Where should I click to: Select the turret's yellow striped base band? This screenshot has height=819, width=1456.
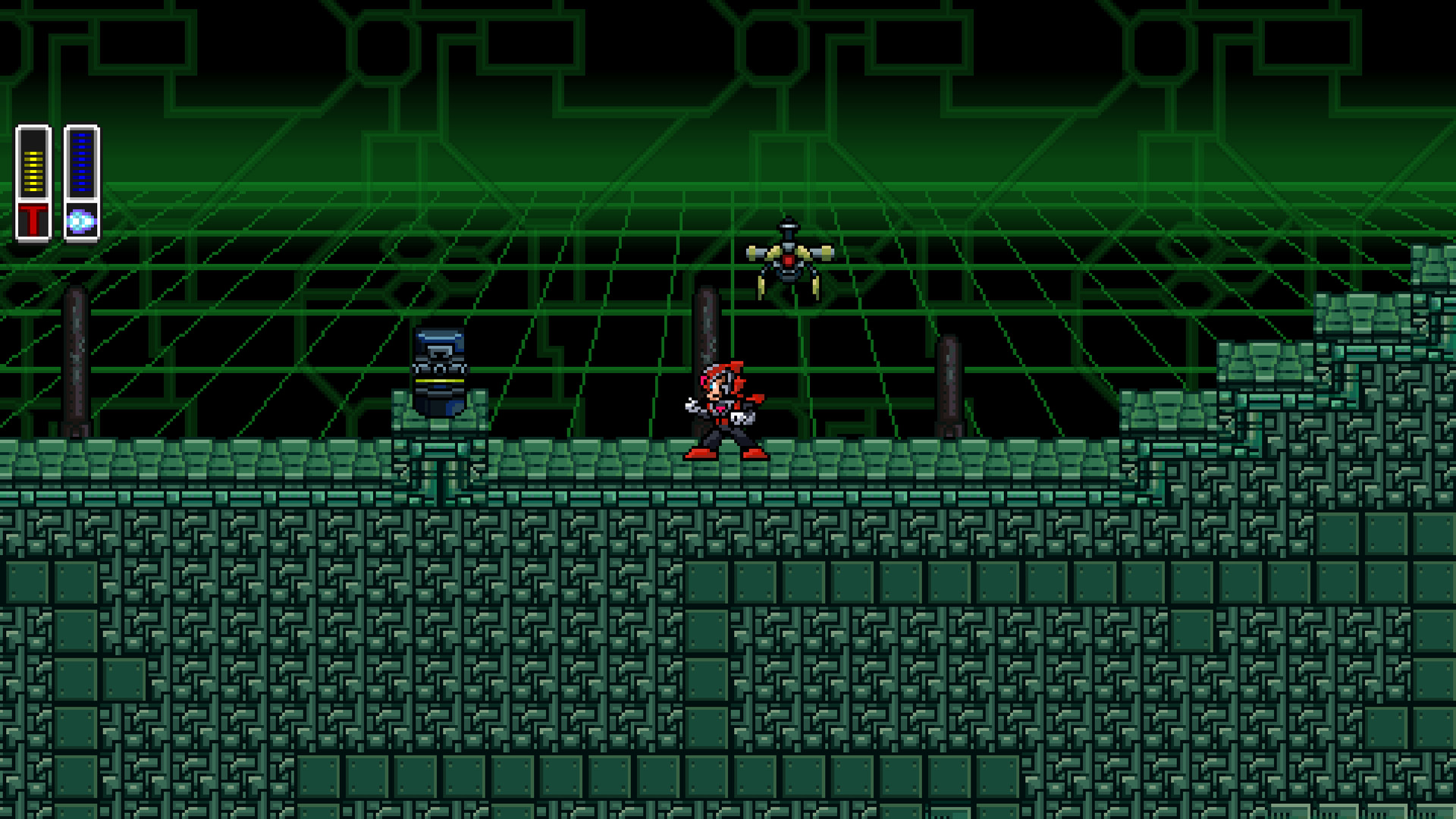440,380
